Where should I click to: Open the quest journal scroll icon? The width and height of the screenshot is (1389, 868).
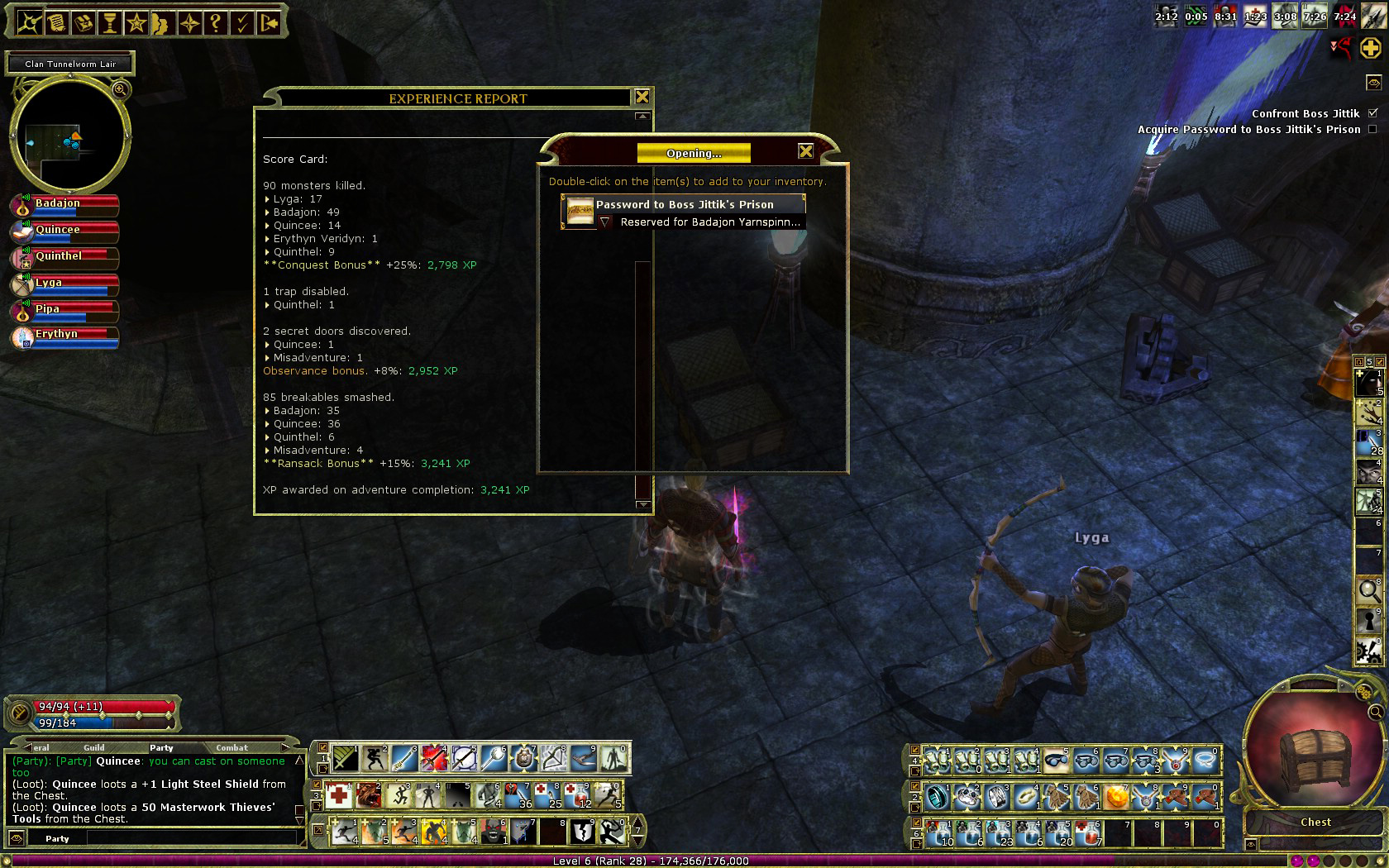coord(56,22)
